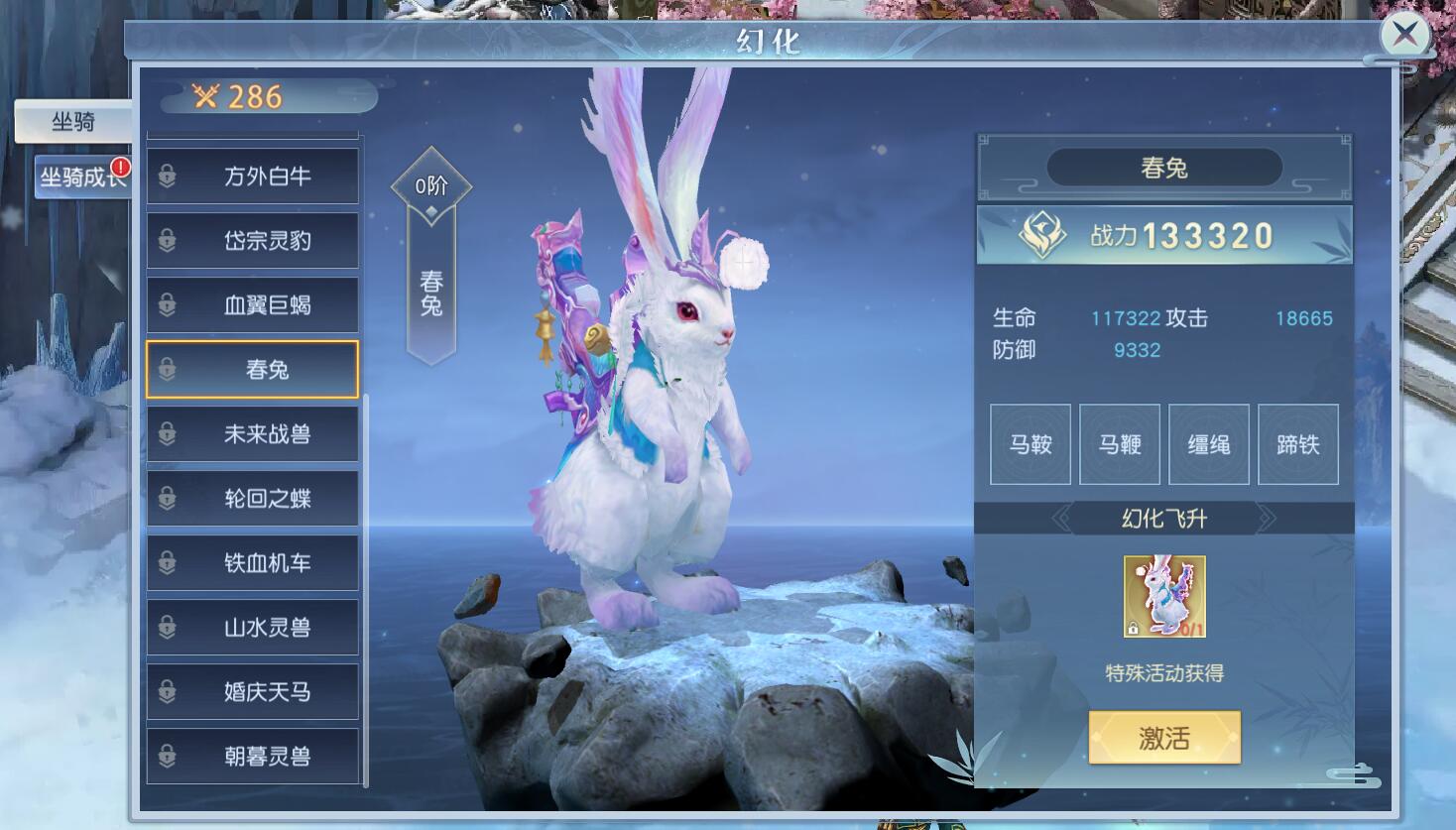Choose the 轮回之蝶 mount
The image size is (1456, 830).
click(253, 499)
